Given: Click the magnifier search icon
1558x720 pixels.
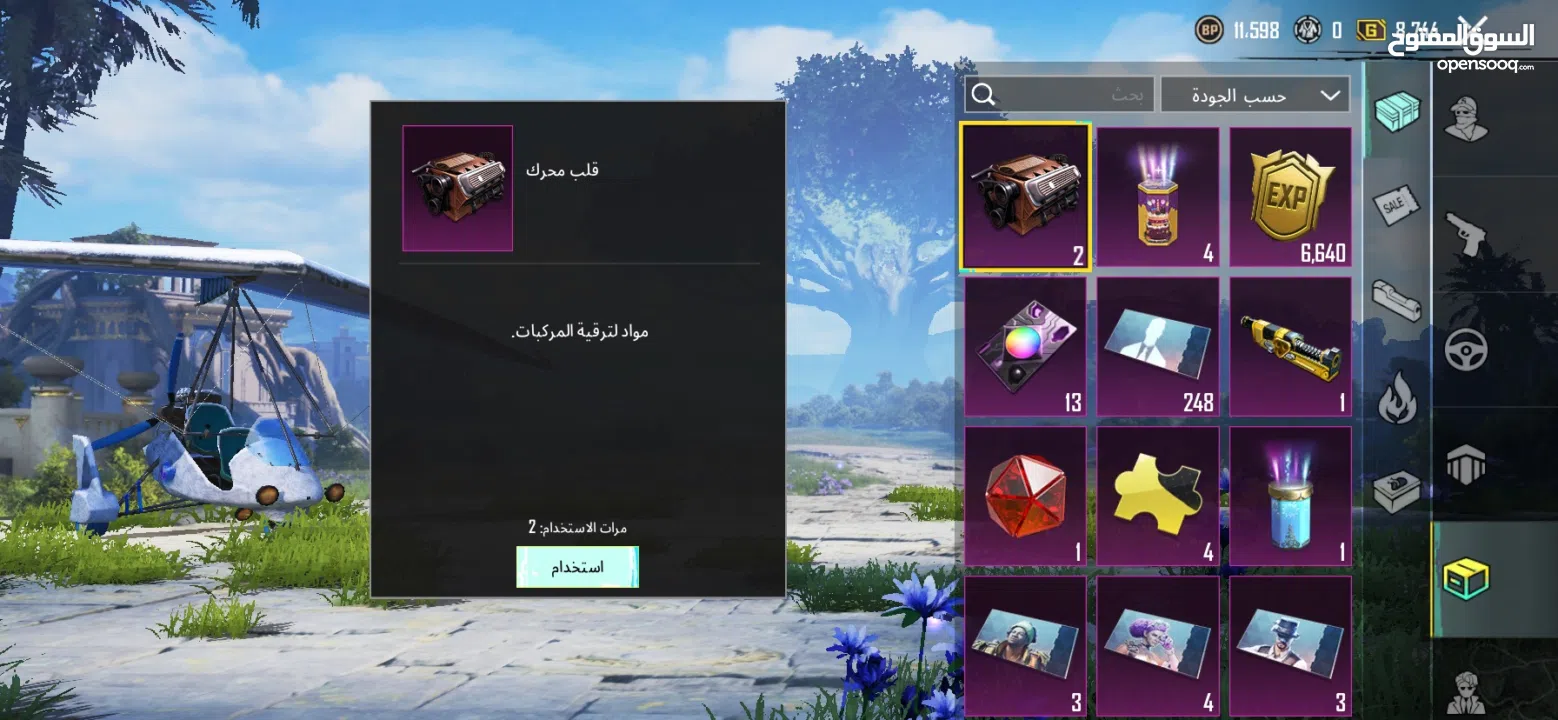Looking at the screenshot, I should click(x=983, y=94).
